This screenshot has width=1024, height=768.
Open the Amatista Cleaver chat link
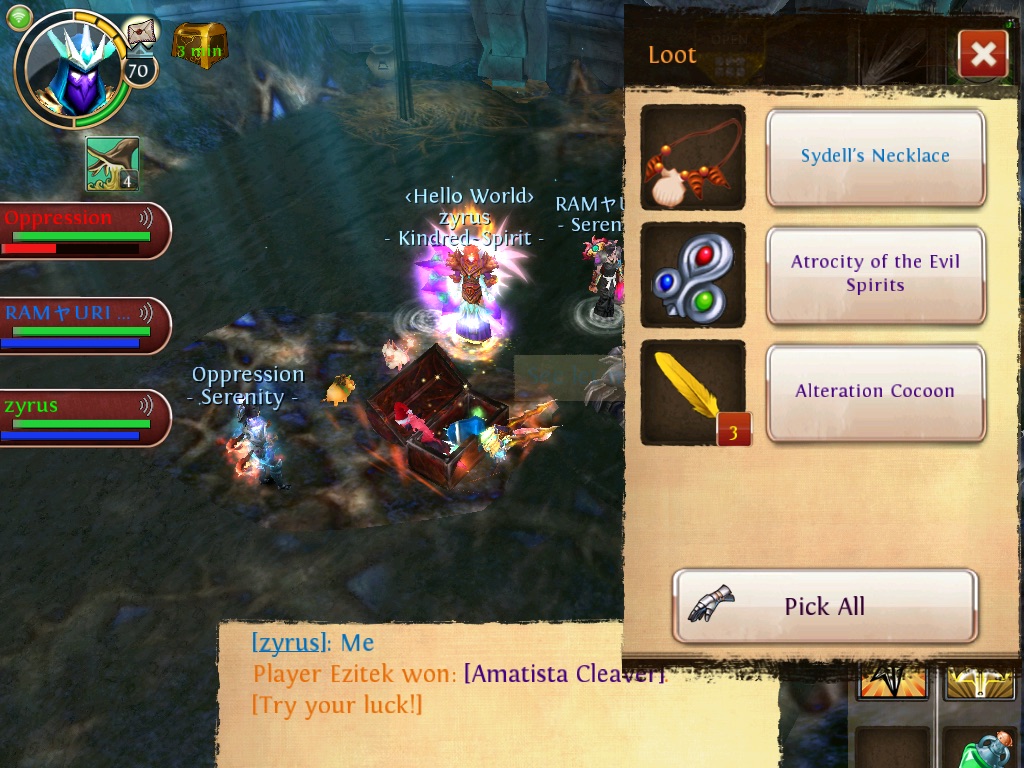(x=564, y=674)
